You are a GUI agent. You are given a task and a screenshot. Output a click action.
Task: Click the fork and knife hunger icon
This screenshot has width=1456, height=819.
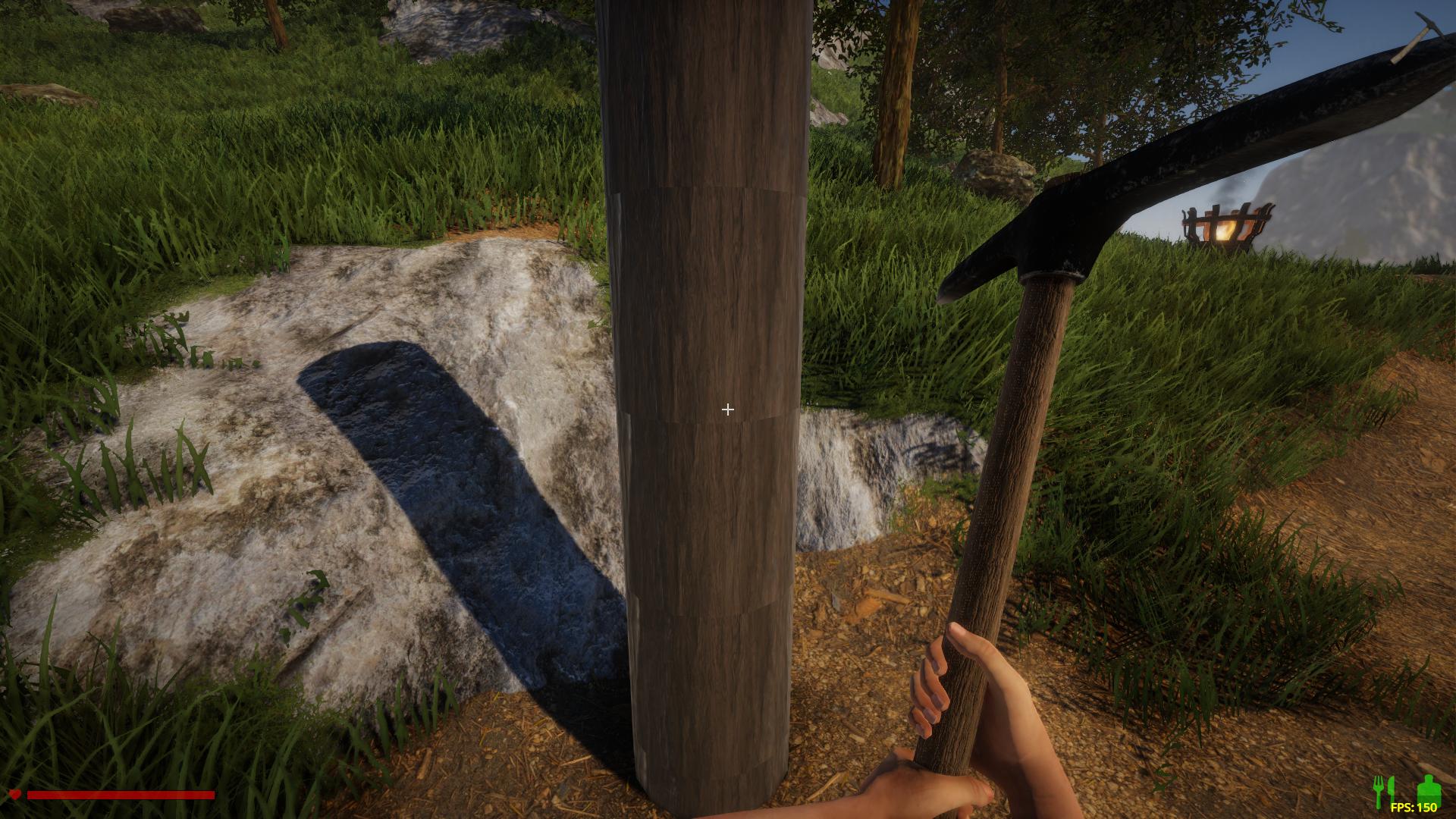(1385, 790)
